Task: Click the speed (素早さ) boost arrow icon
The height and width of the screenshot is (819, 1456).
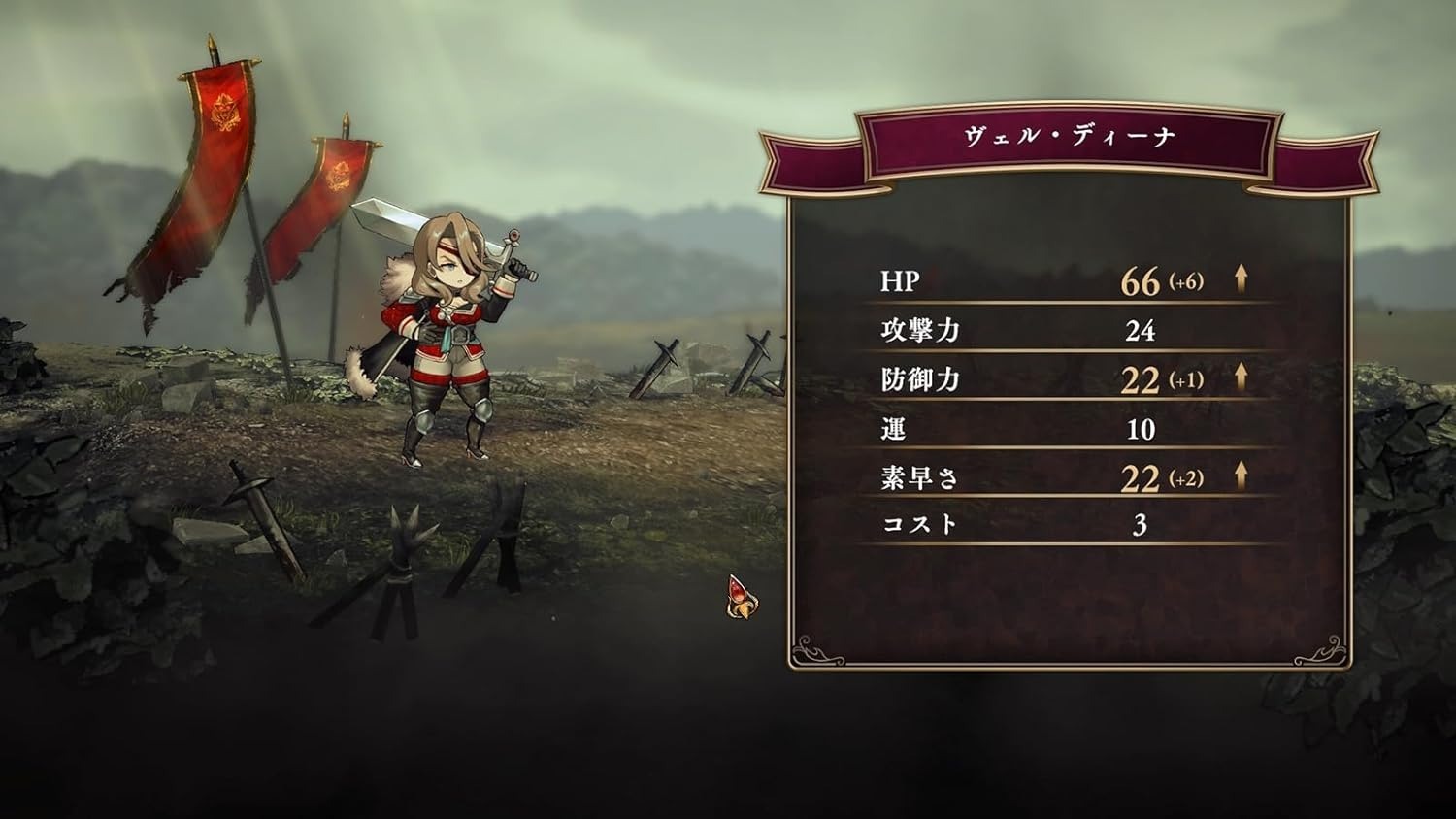Action: coord(1241,475)
